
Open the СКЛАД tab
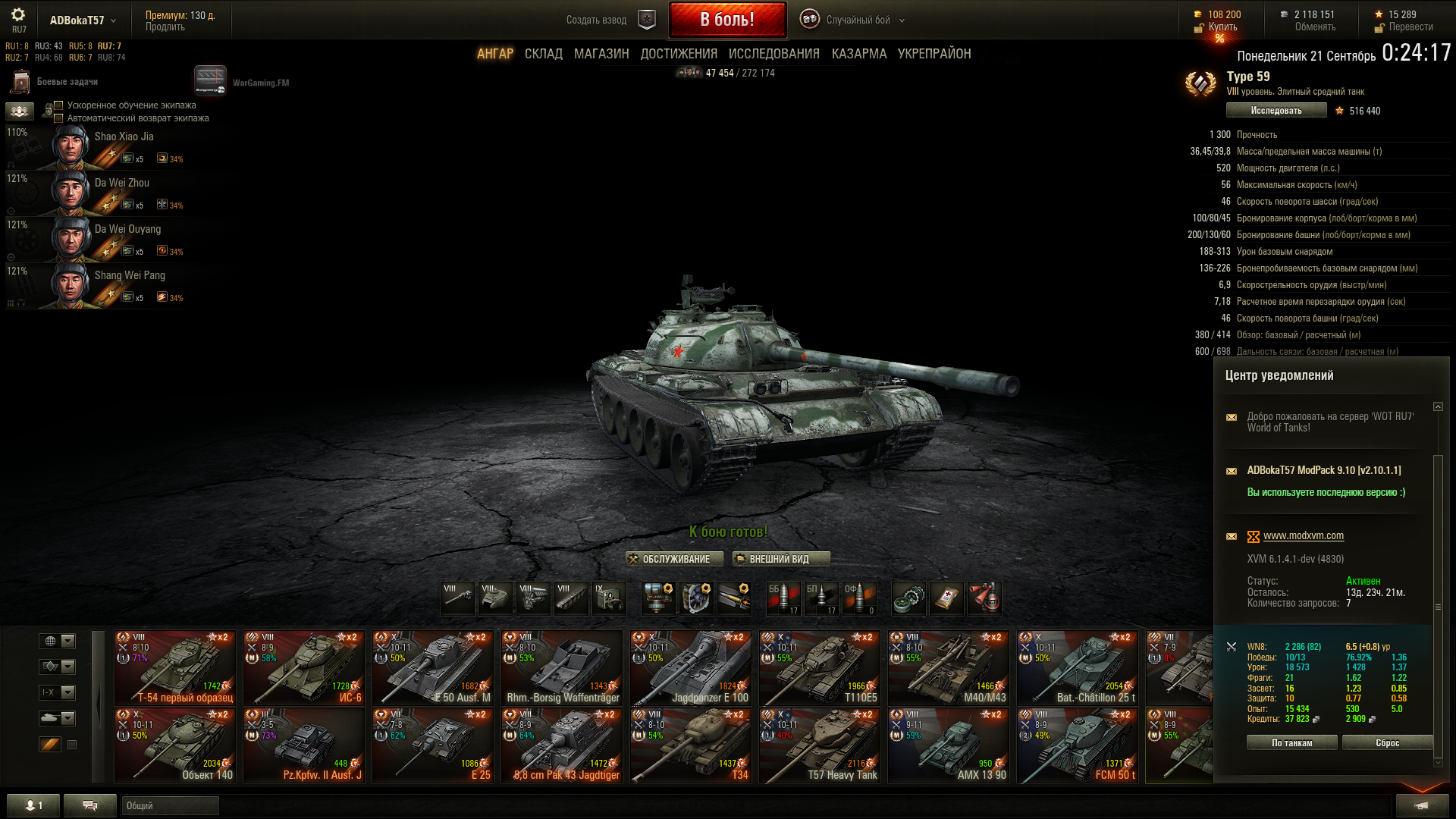click(543, 54)
